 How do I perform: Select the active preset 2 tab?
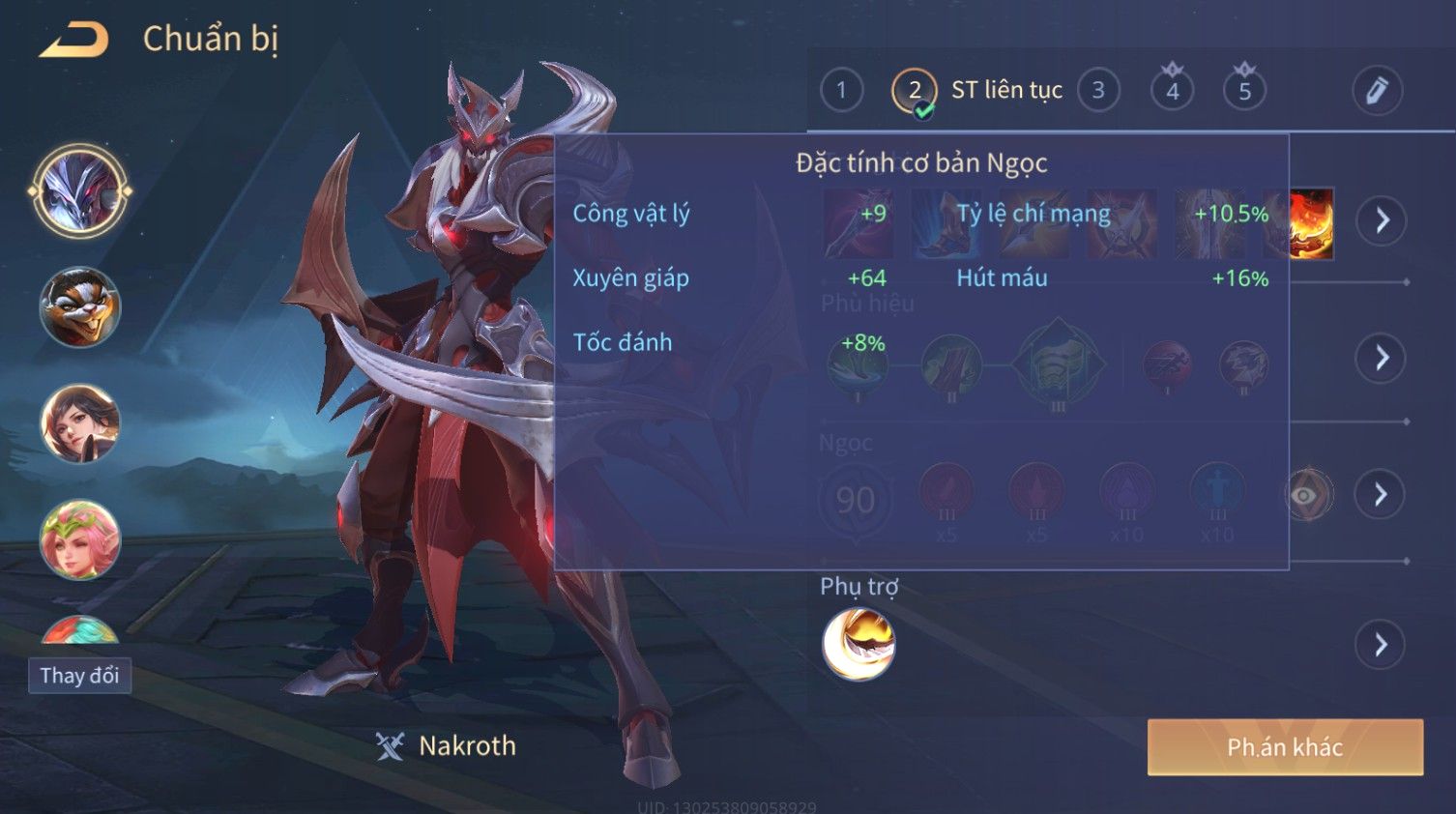point(914,91)
